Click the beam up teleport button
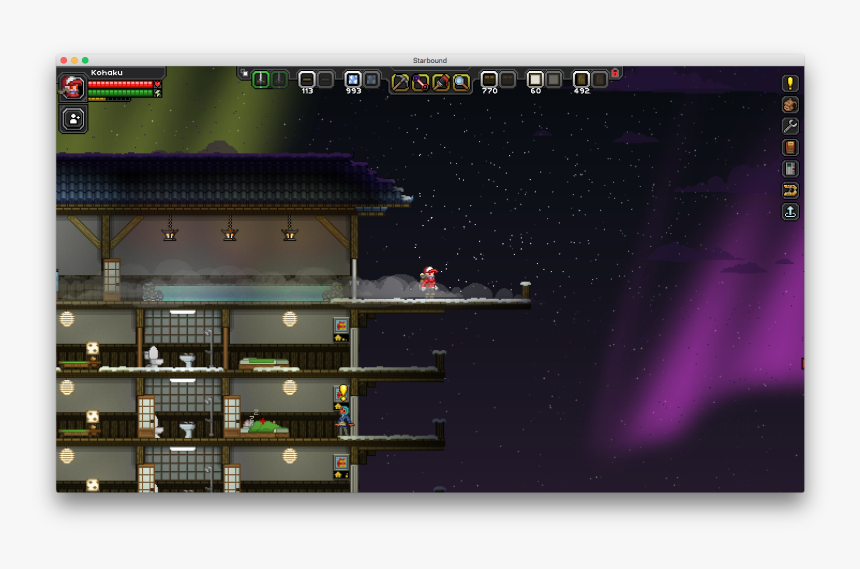860x569 pixels. tap(790, 212)
